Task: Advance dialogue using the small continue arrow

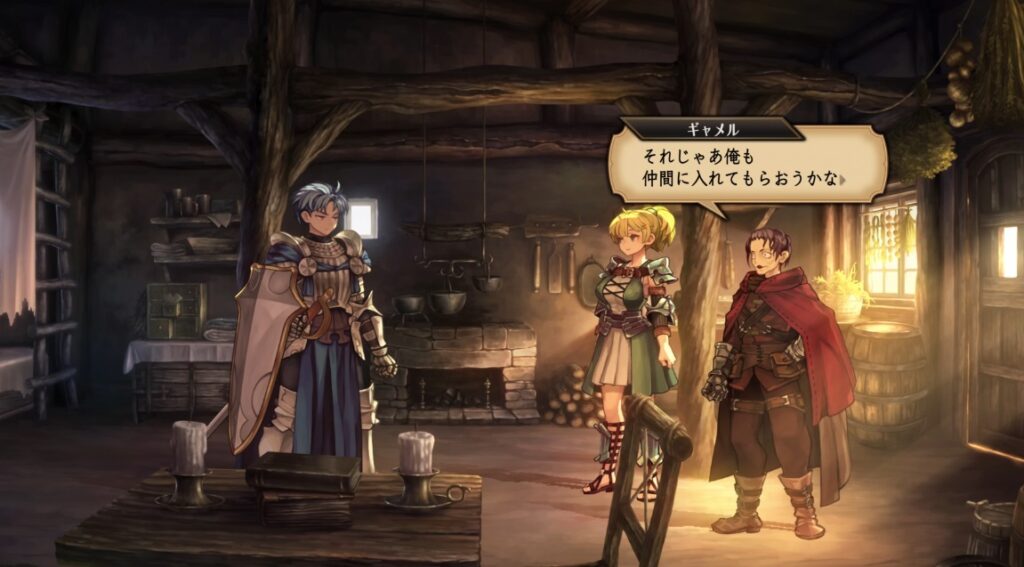Action: click(845, 181)
